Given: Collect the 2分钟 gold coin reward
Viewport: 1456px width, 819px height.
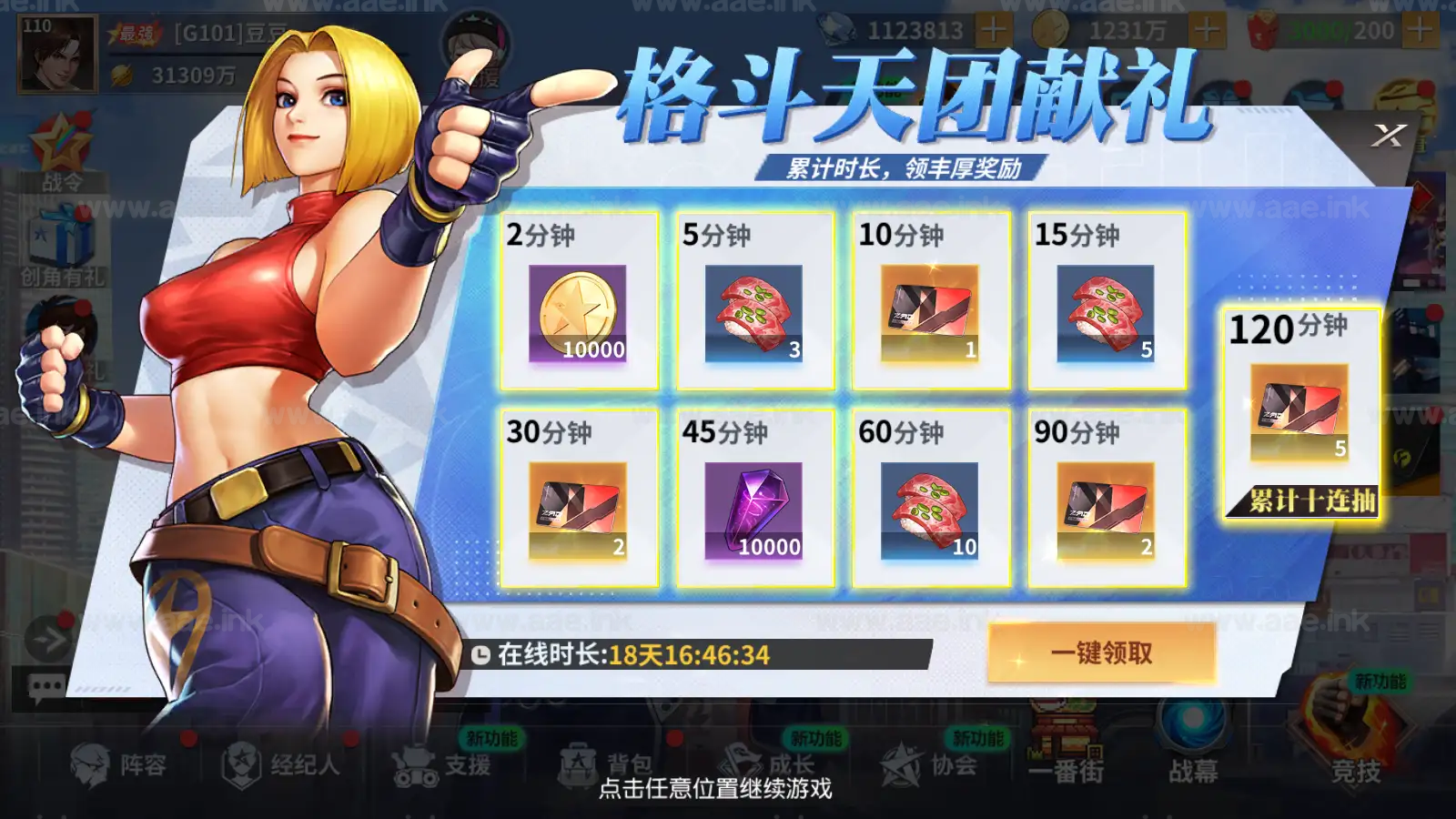Looking at the screenshot, I should 579,305.
